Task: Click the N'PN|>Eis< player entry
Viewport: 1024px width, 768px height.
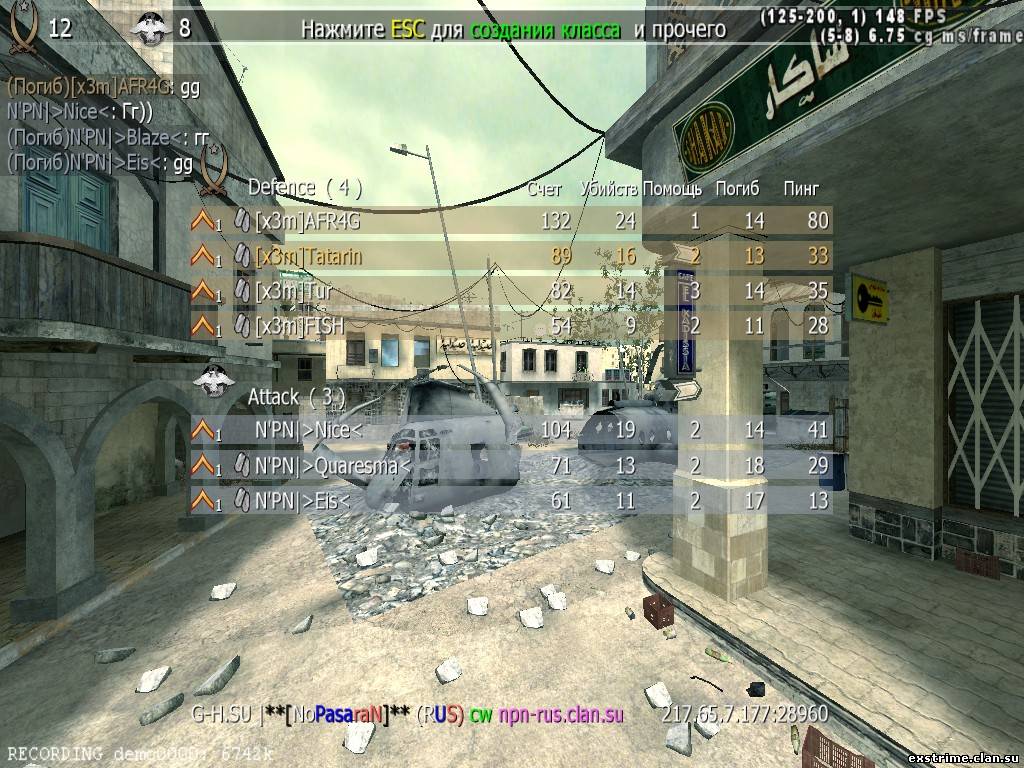Action: coord(510,500)
